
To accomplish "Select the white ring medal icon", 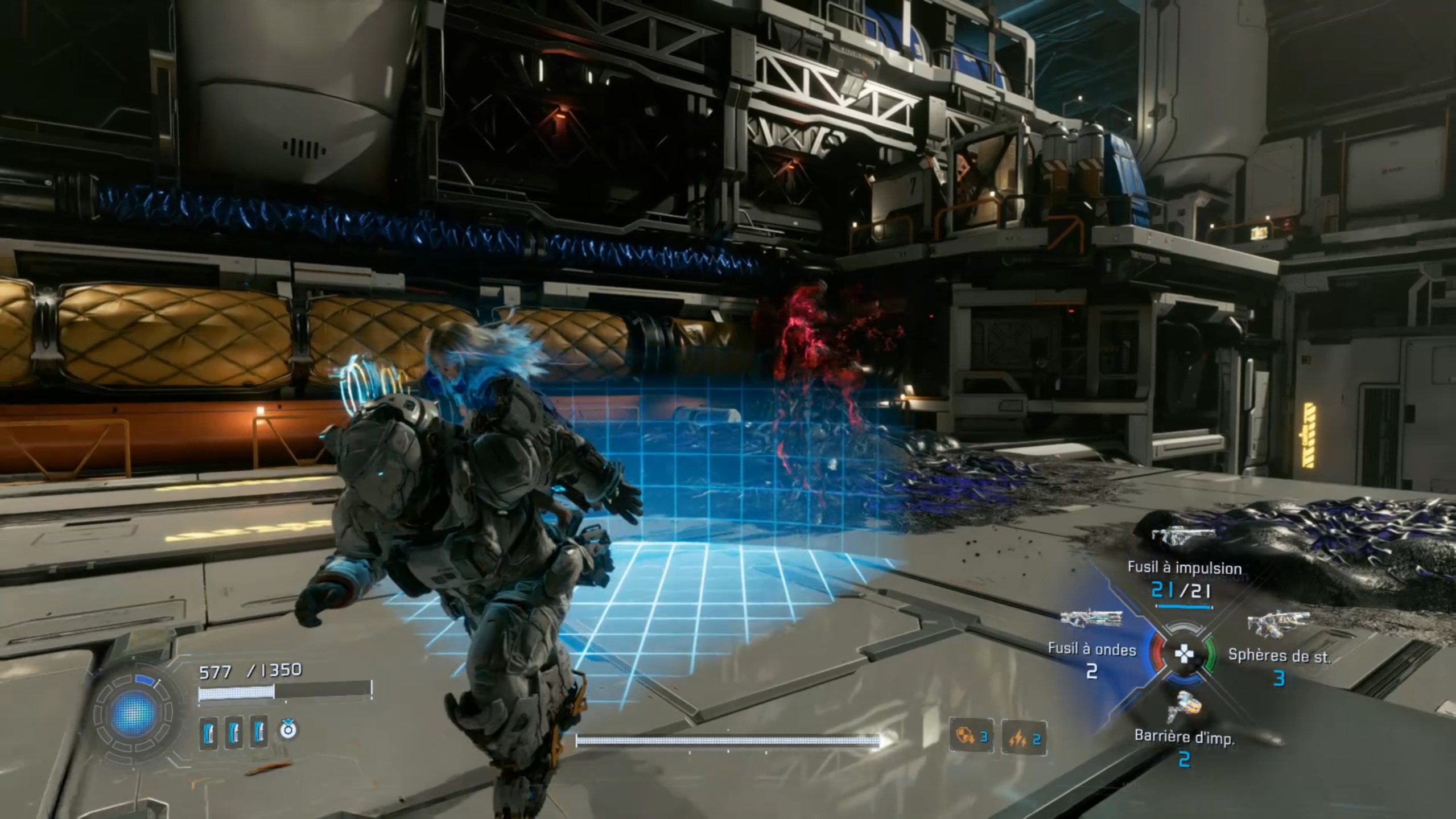I will [x=288, y=729].
